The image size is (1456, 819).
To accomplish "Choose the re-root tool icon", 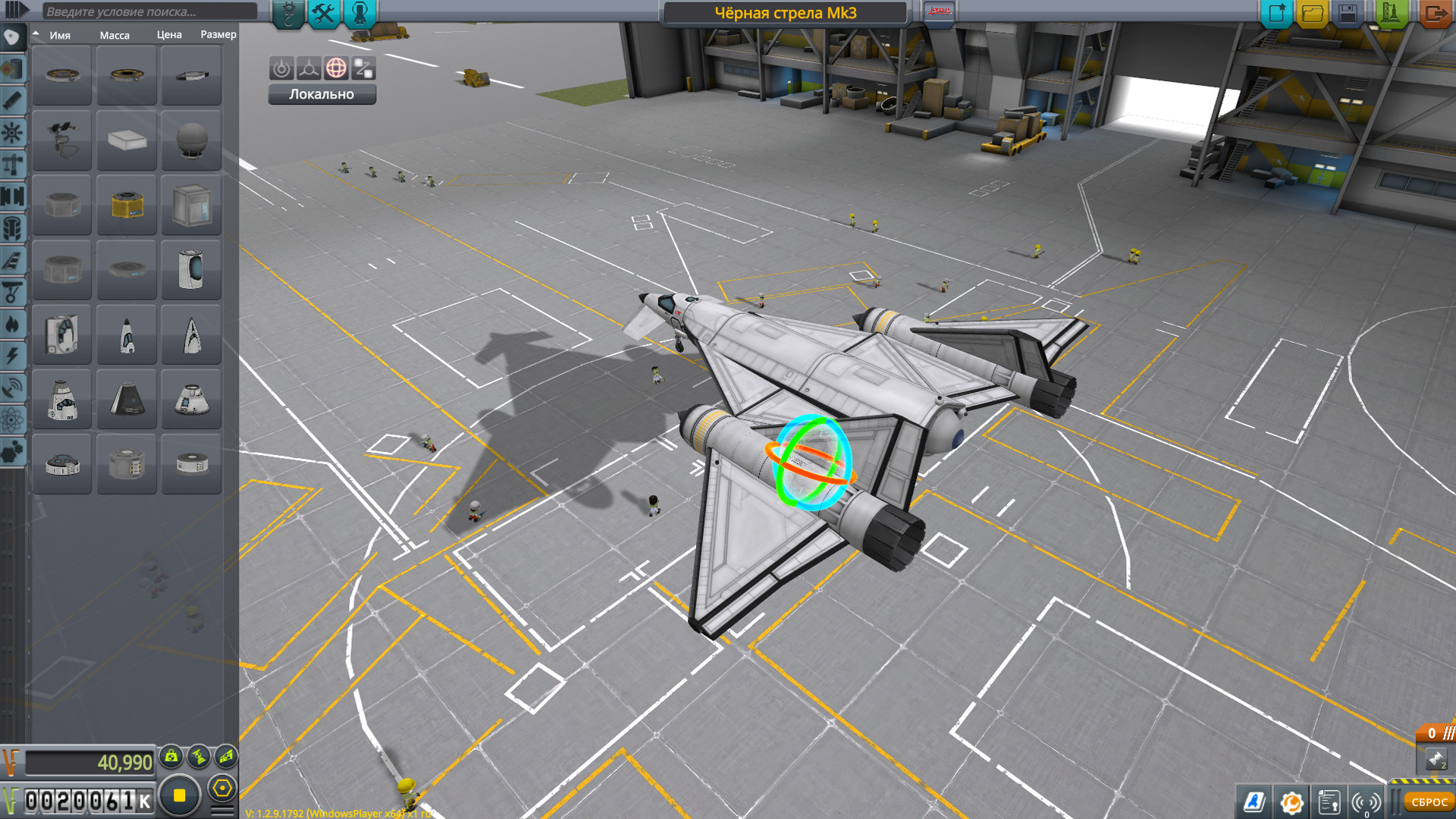I will [x=363, y=68].
